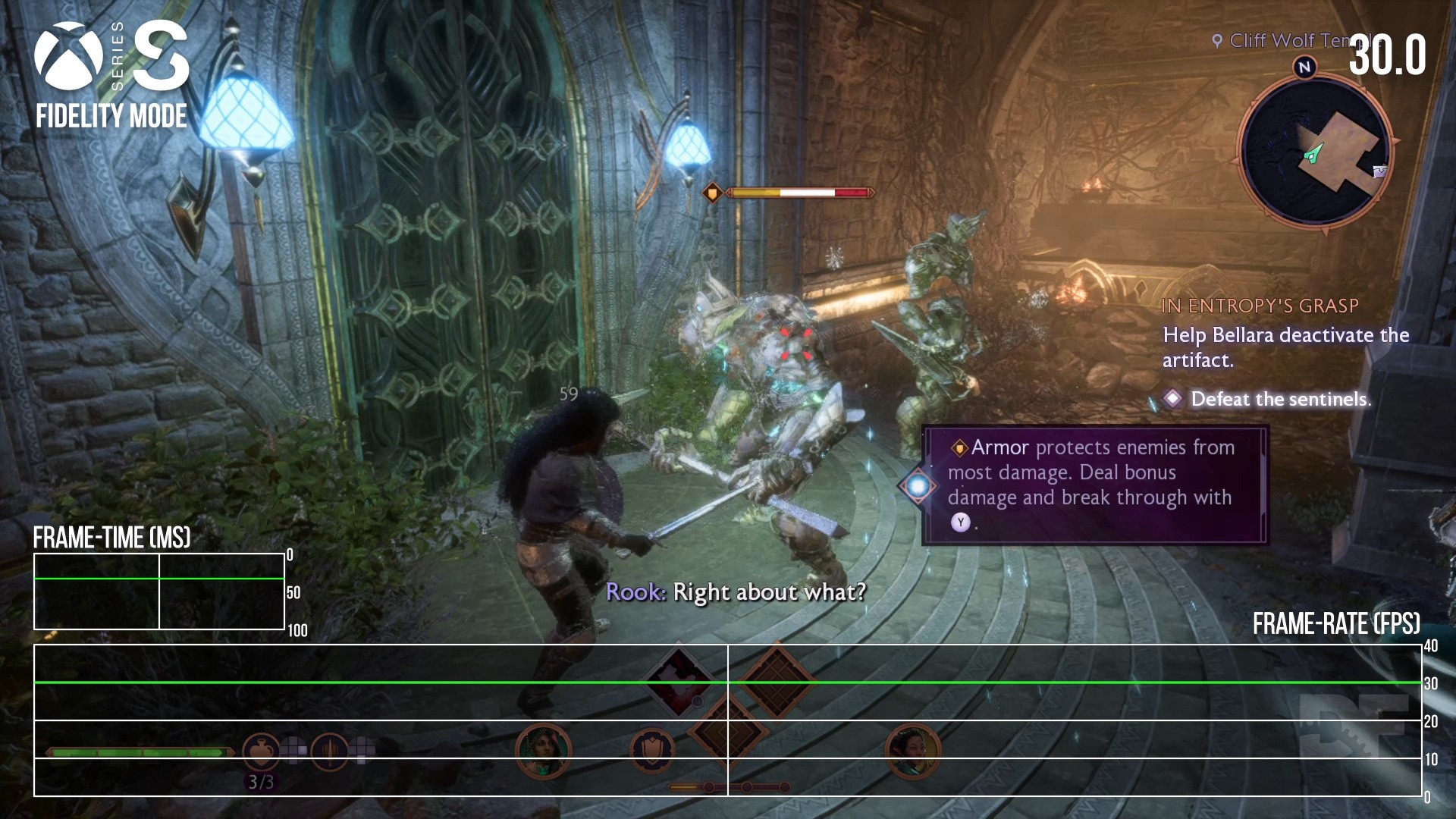The height and width of the screenshot is (819, 1456).
Task: Select the left companion portrait
Action: 543,751
